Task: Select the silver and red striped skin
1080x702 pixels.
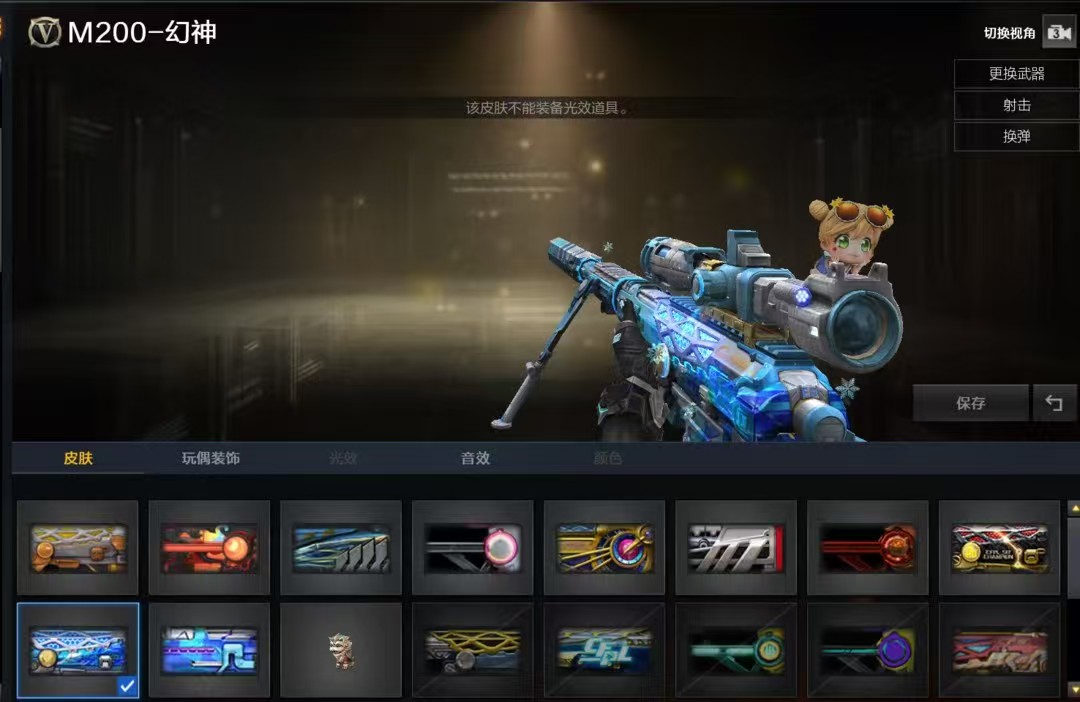Action: (736, 548)
